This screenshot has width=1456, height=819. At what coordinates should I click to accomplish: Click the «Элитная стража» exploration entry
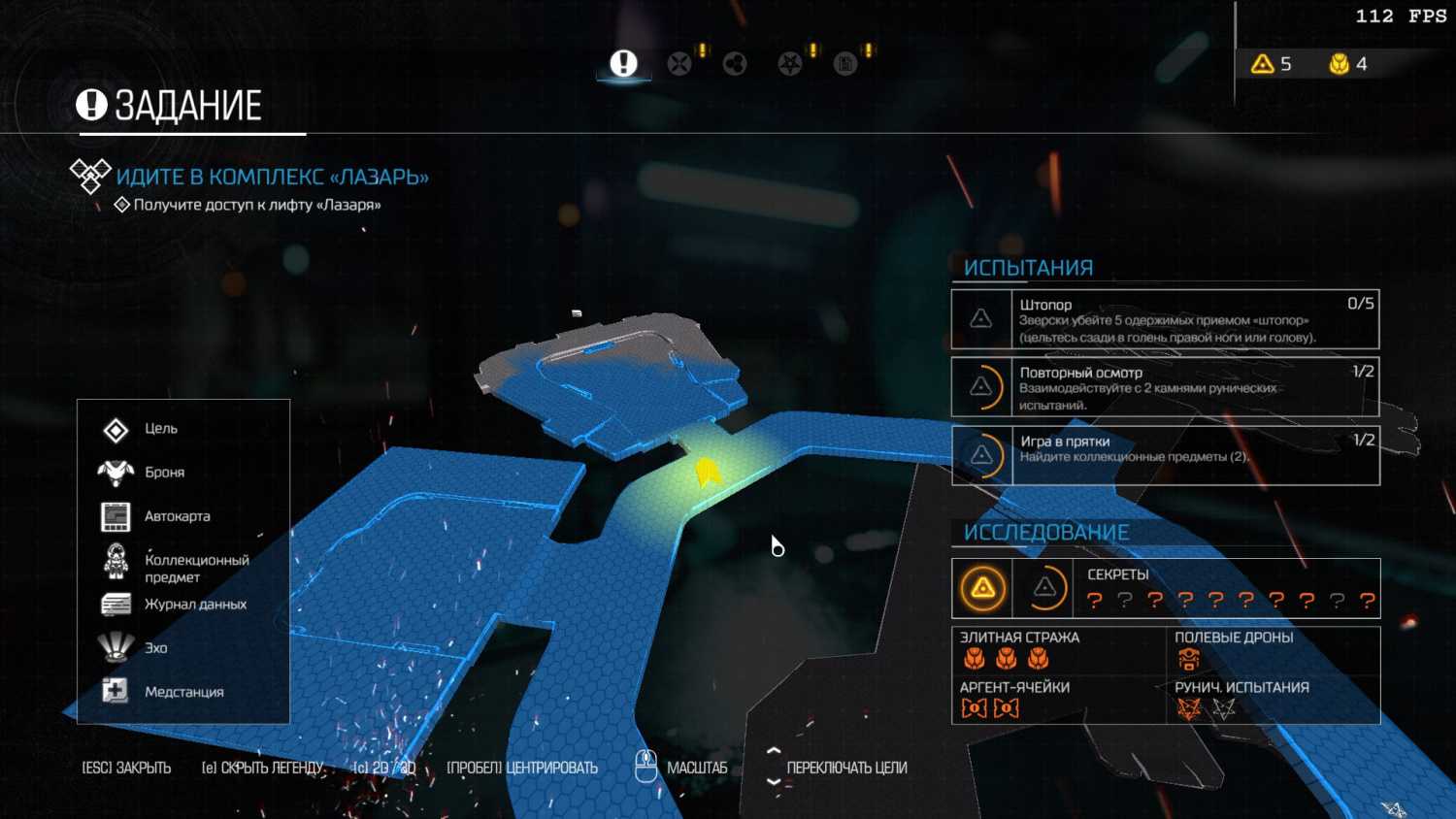1058,650
